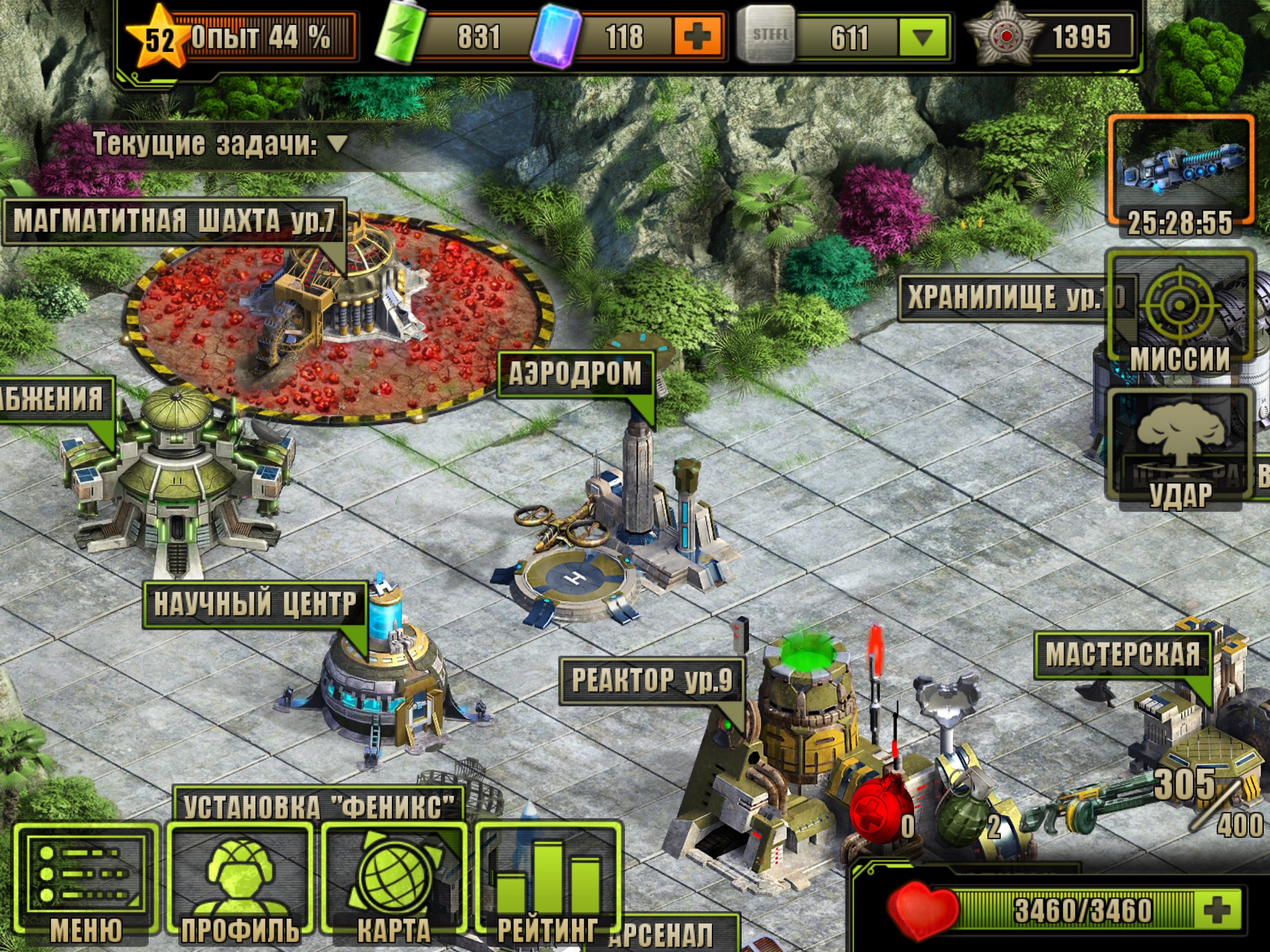The width and height of the screenshot is (1270, 952).
Task: Open the МЕНЮ button
Action: tap(86, 880)
